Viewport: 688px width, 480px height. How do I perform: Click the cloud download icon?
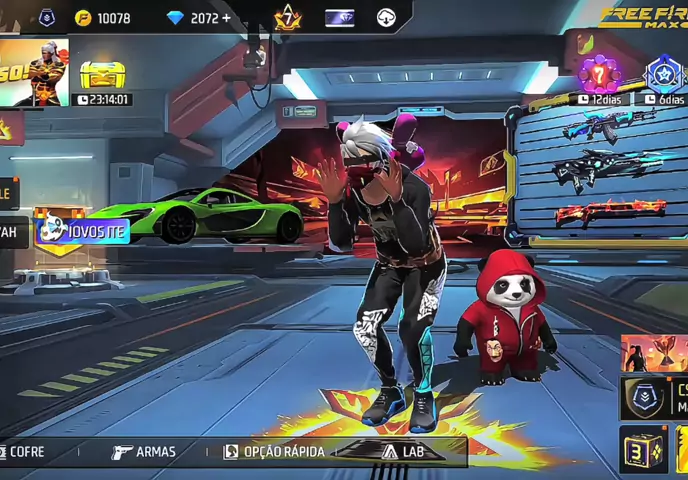tap(386, 18)
